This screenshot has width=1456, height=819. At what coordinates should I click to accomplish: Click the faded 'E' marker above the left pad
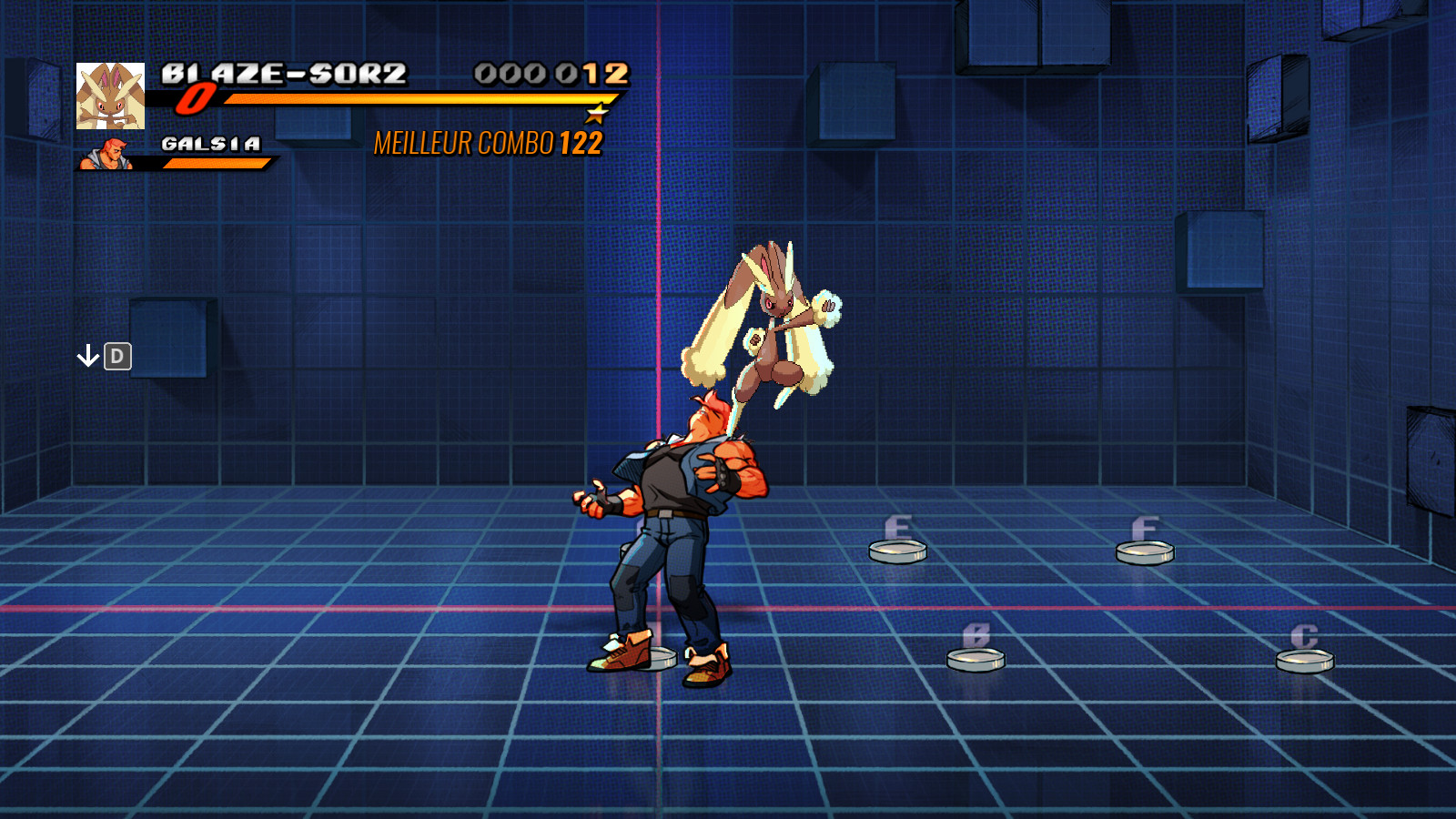click(x=897, y=526)
